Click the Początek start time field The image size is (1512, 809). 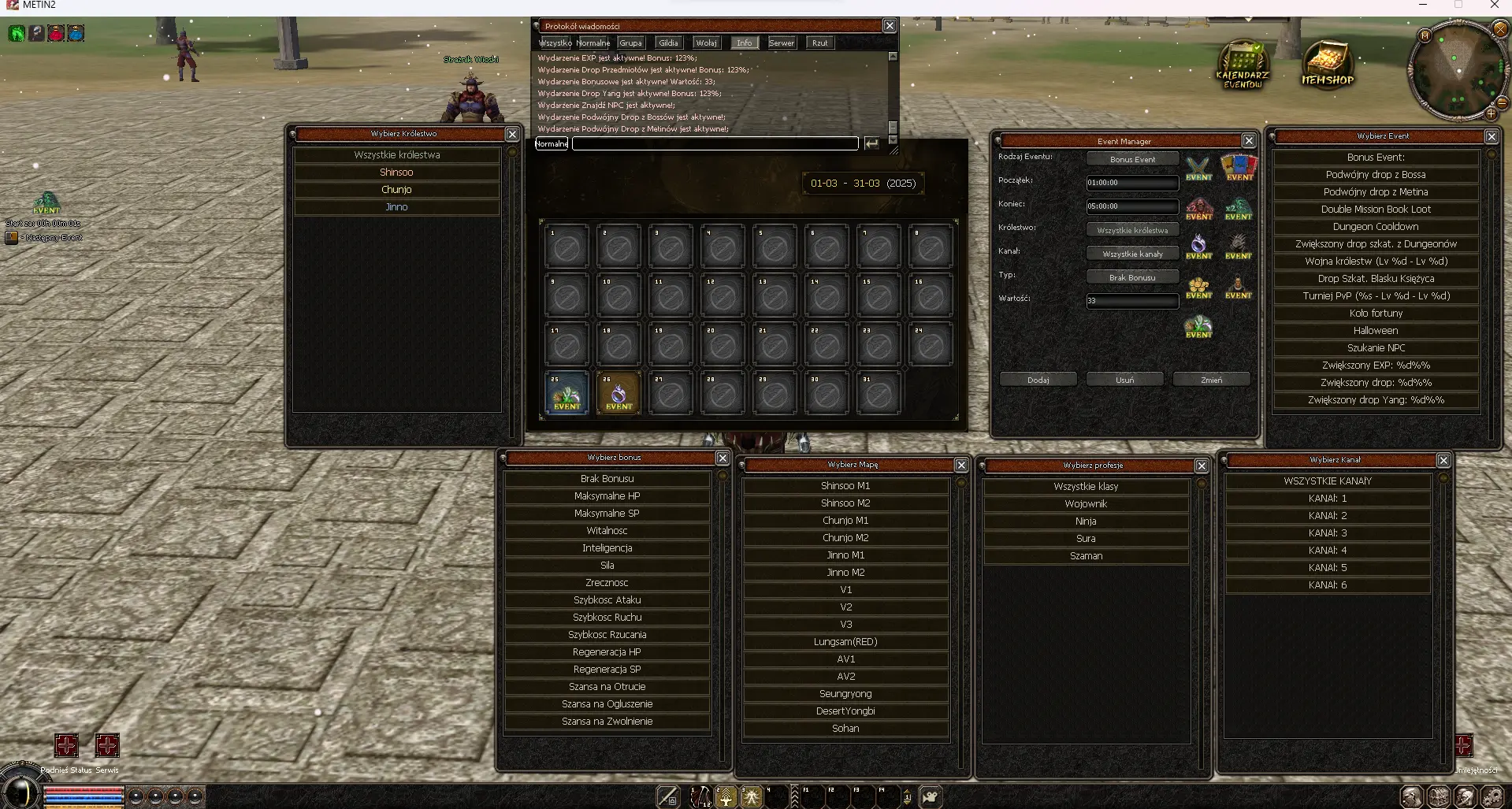[x=1132, y=183]
